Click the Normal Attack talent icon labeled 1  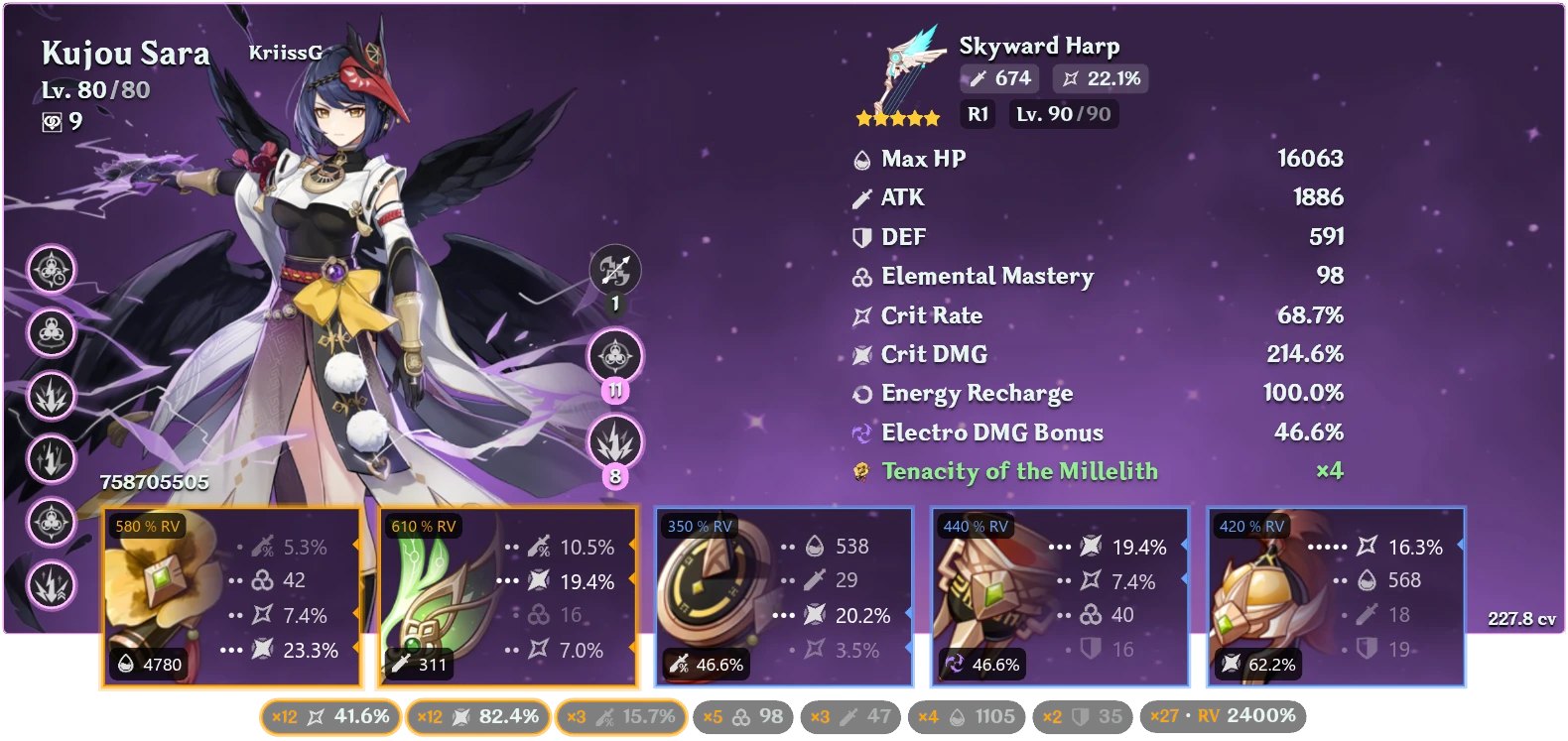tap(614, 266)
